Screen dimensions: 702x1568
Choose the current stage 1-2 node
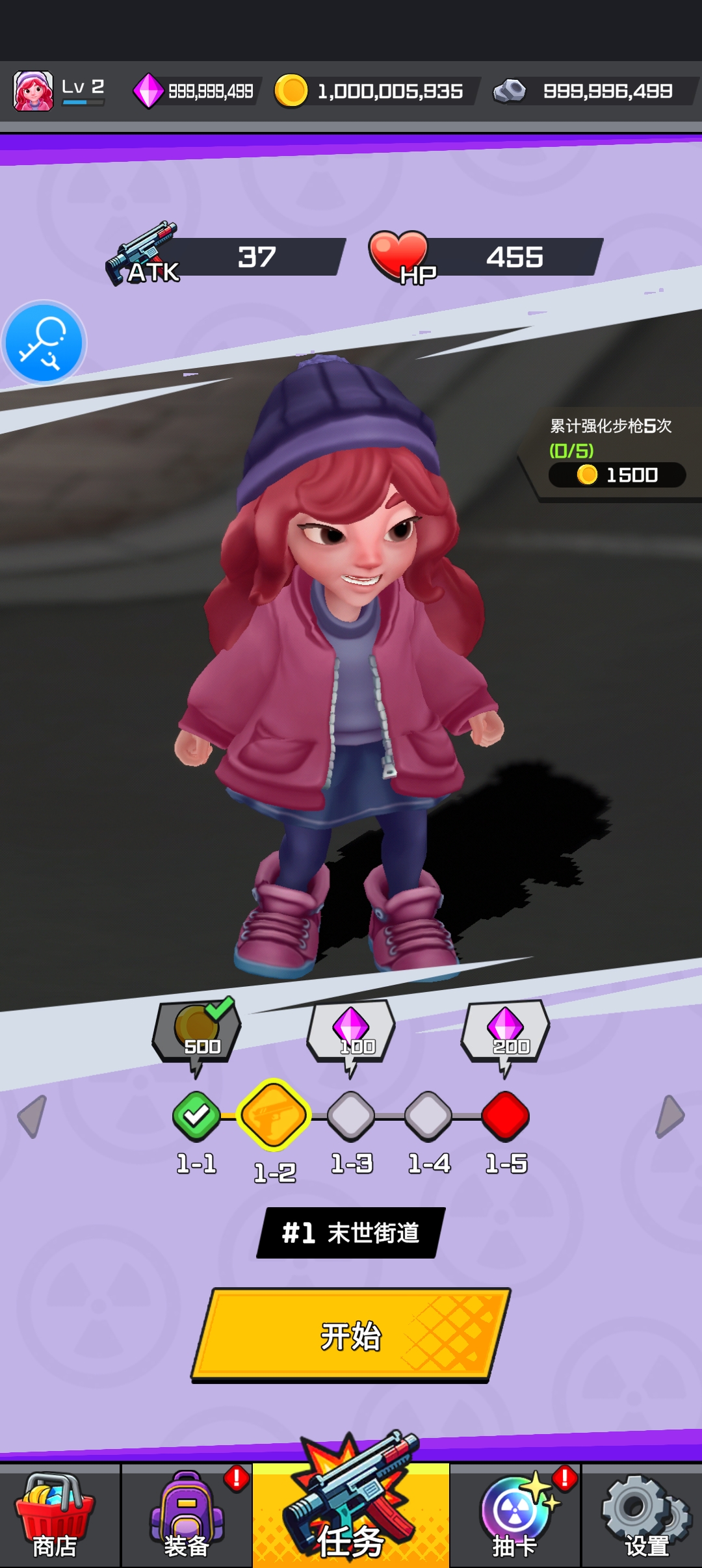click(274, 1115)
